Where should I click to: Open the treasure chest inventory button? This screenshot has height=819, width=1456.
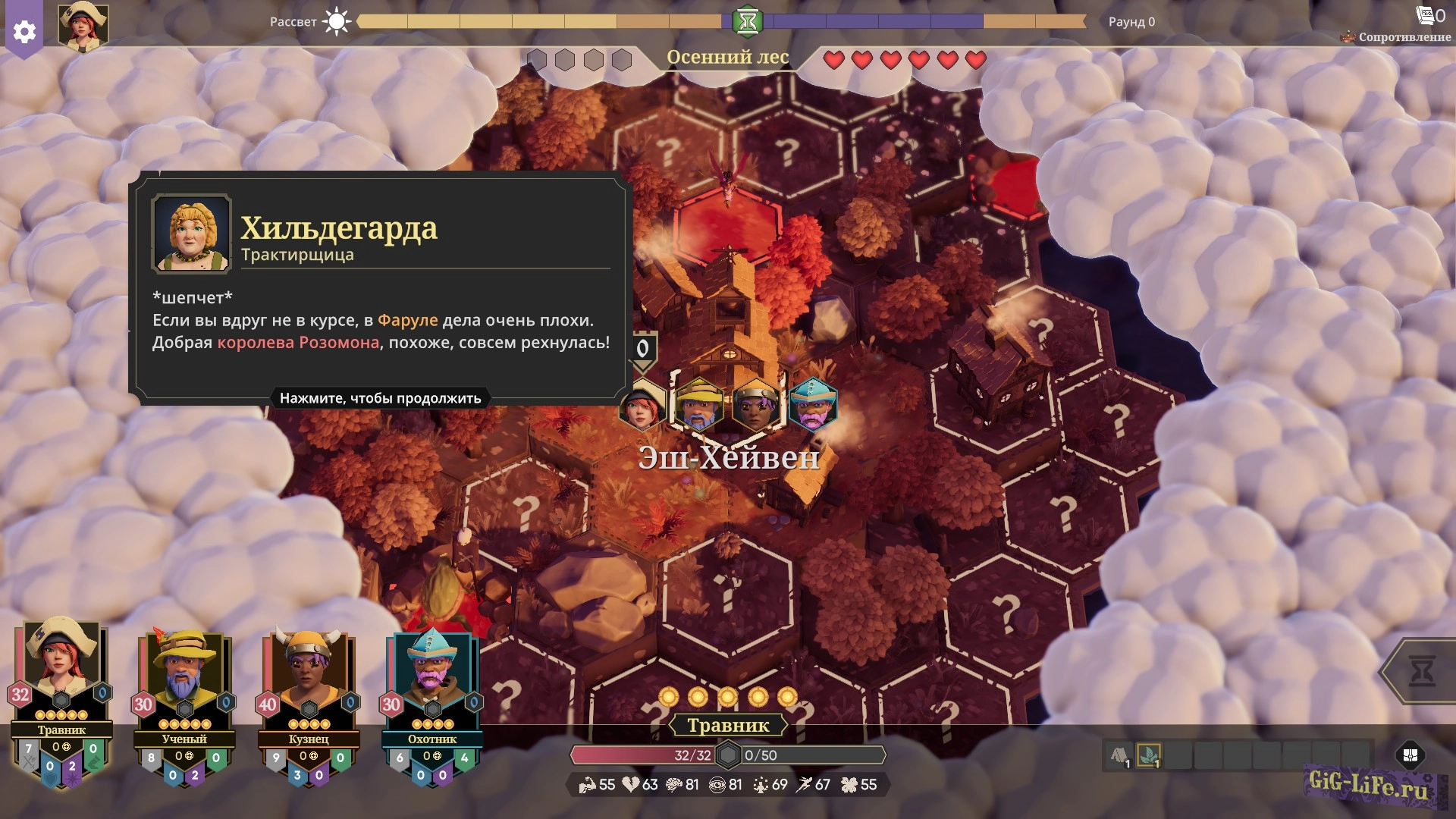[1410, 755]
